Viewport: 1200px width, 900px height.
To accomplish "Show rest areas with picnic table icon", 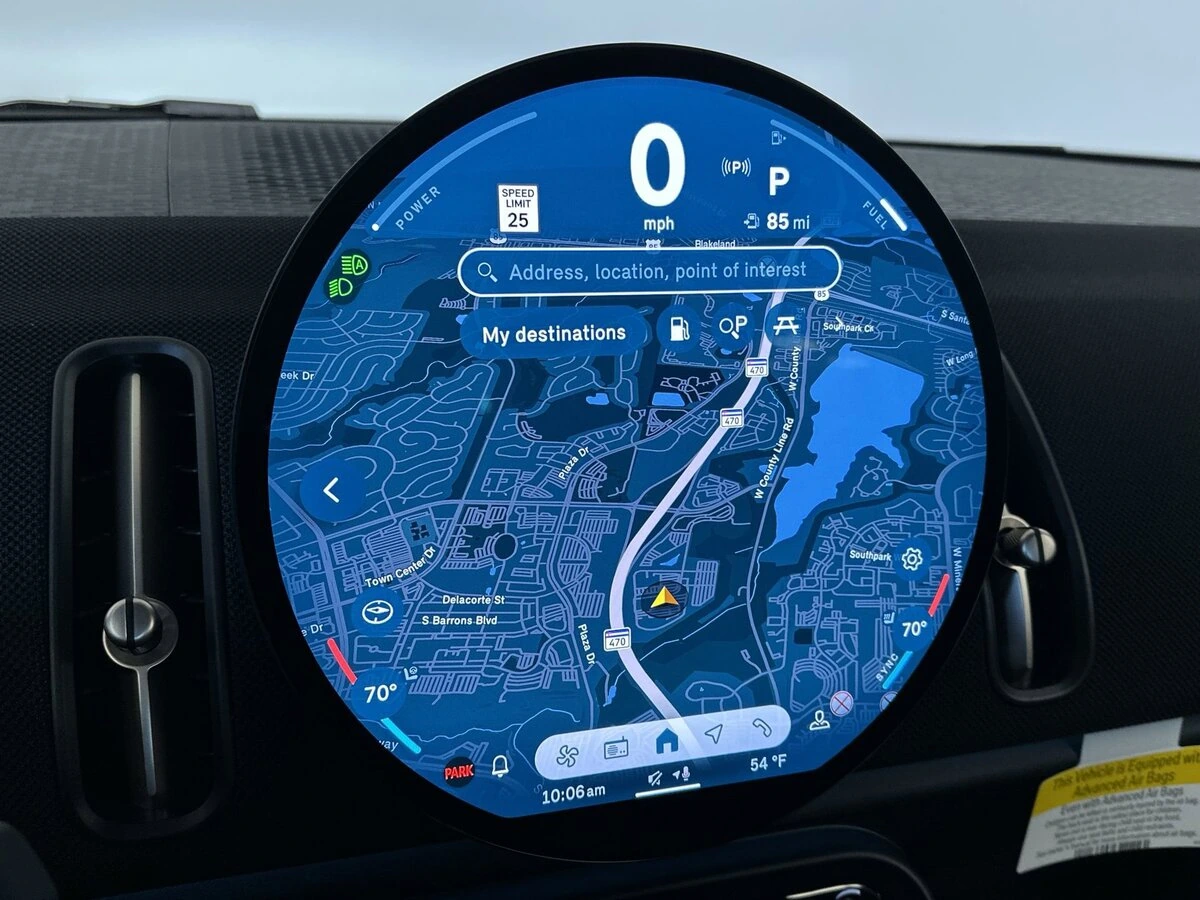I will tap(786, 324).
